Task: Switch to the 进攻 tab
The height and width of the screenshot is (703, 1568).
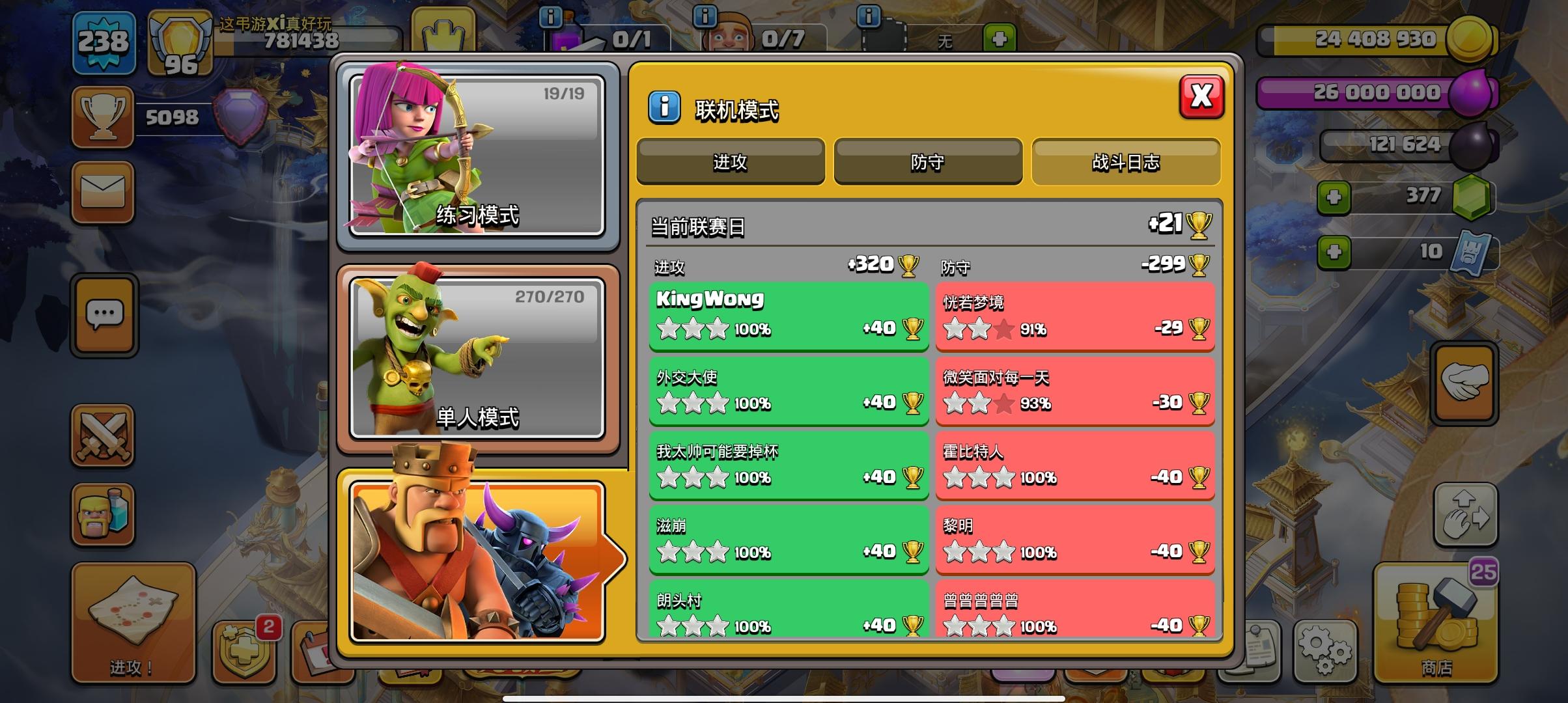Action: pyautogui.click(x=731, y=162)
